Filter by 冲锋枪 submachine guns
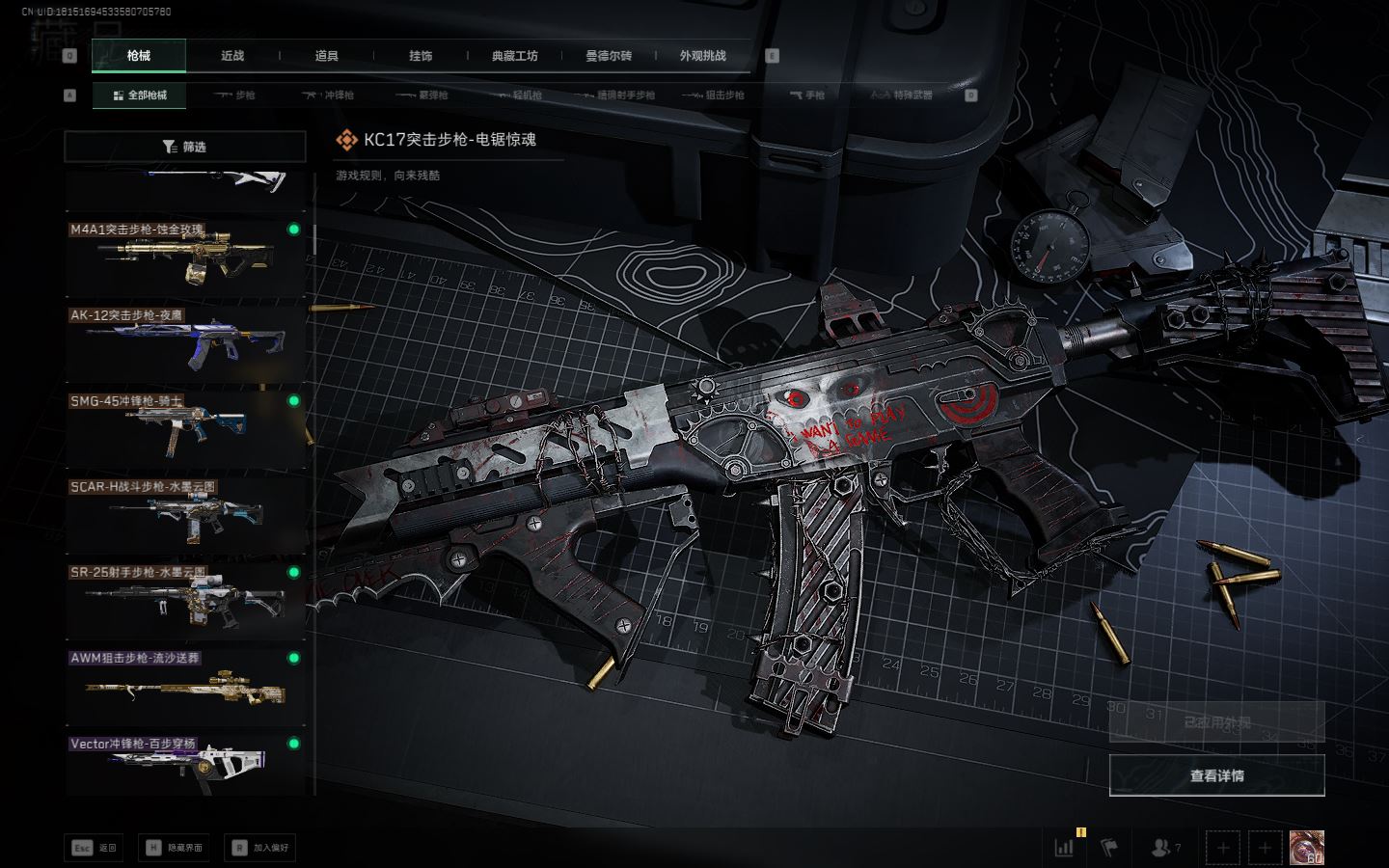 coord(328,95)
